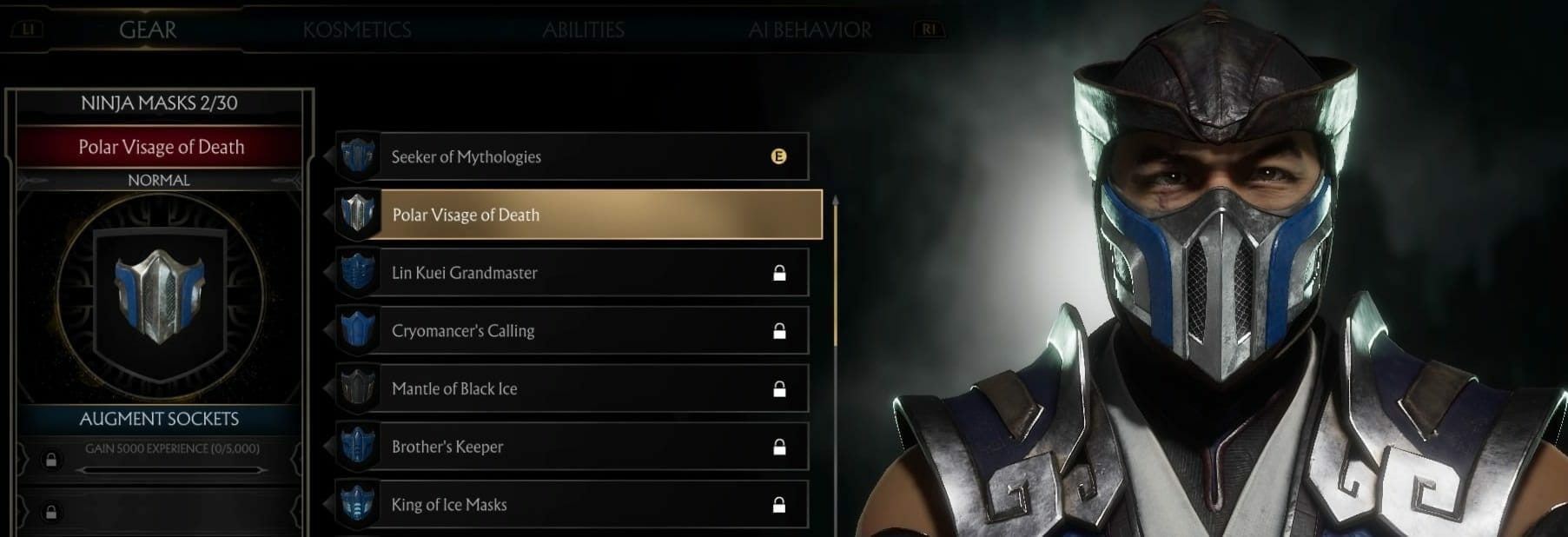The height and width of the screenshot is (537, 1568).
Task: Switch to the Abilities tab
Action: coord(583,30)
